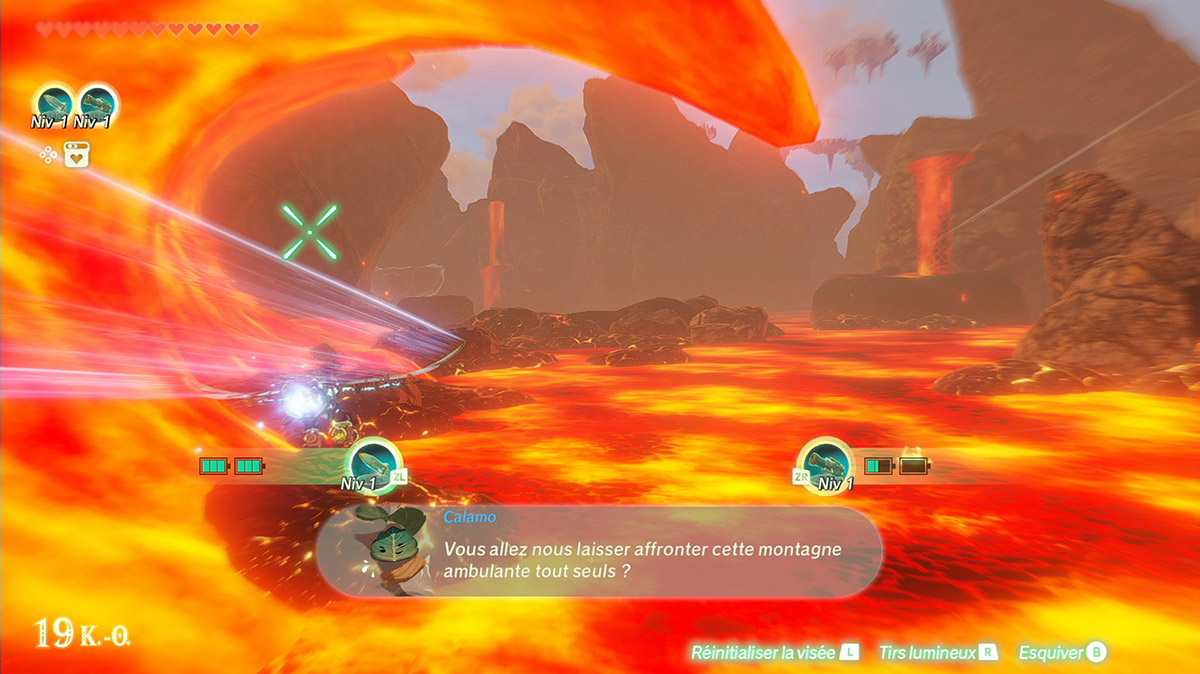Open the heart item box icon
Viewport: 1200px width, 674px height.
[x=77, y=155]
